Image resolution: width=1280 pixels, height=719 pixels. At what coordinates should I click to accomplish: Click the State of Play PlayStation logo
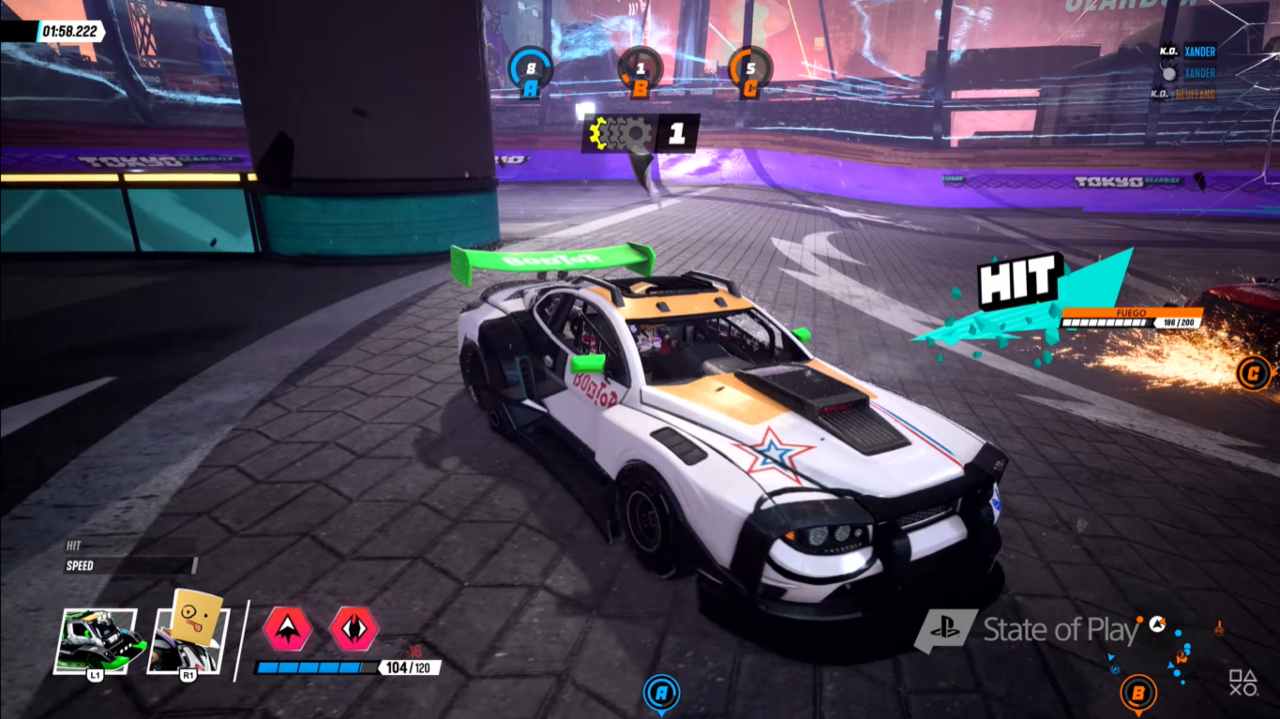coord(945,631)
